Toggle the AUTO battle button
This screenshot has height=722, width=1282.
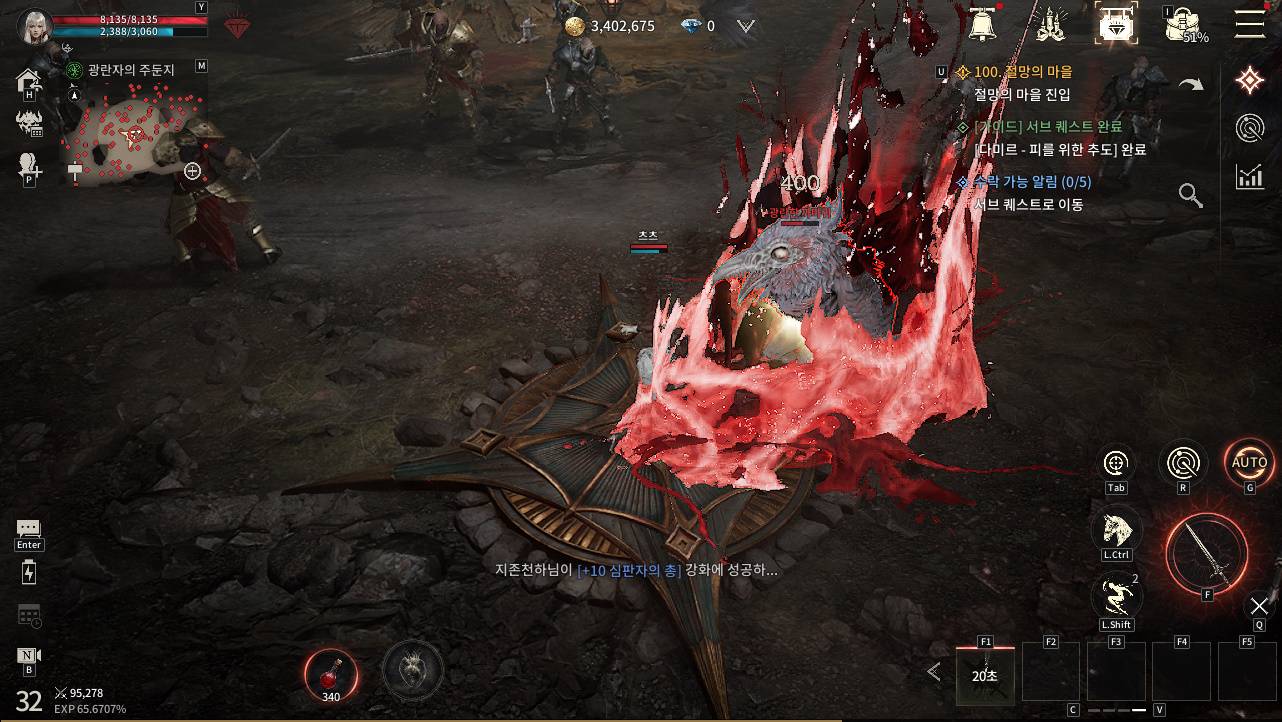[x=1249, y=463]
